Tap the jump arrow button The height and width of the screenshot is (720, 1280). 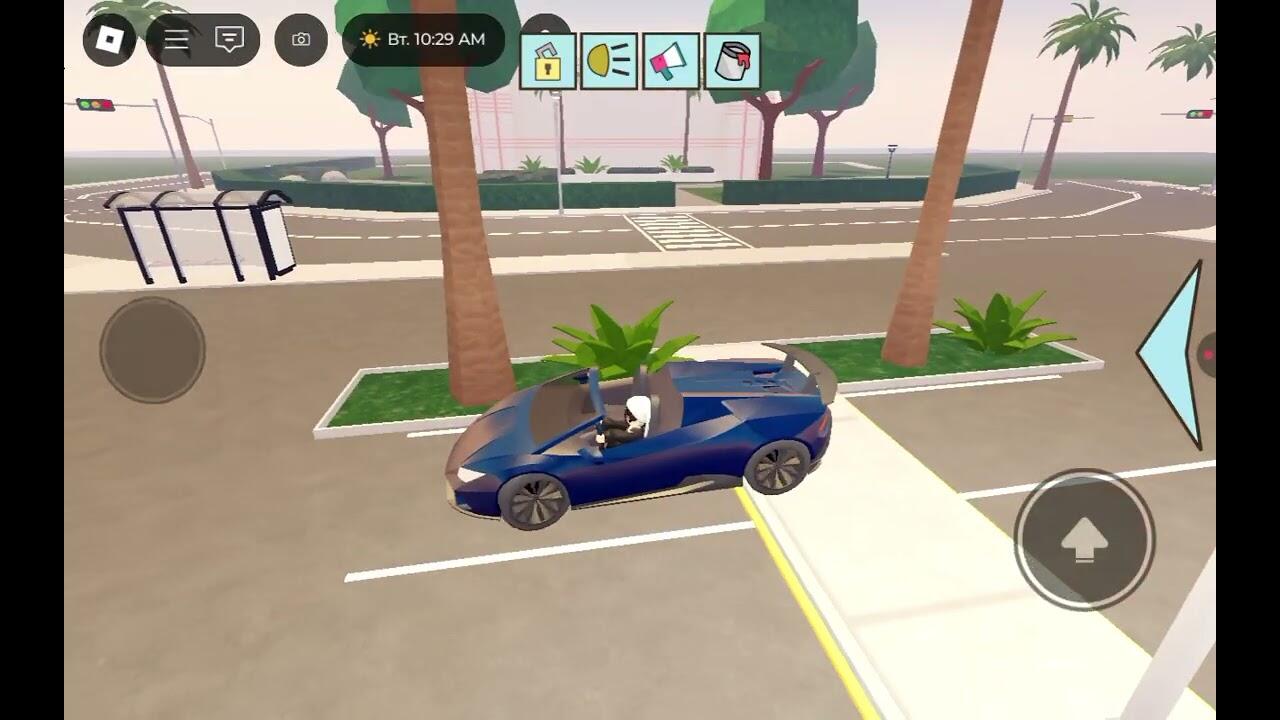tap(1084, 540)
